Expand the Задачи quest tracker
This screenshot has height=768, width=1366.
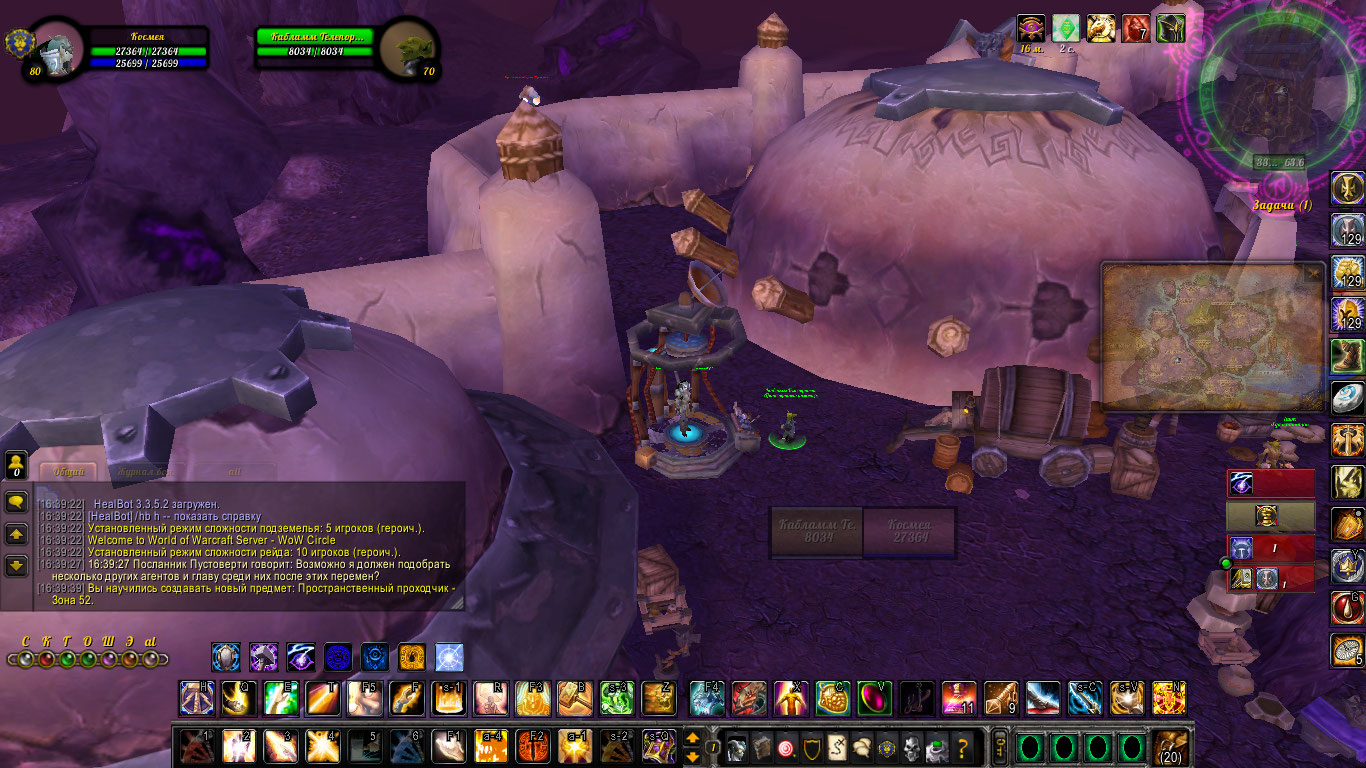[x=1281, y=205]
